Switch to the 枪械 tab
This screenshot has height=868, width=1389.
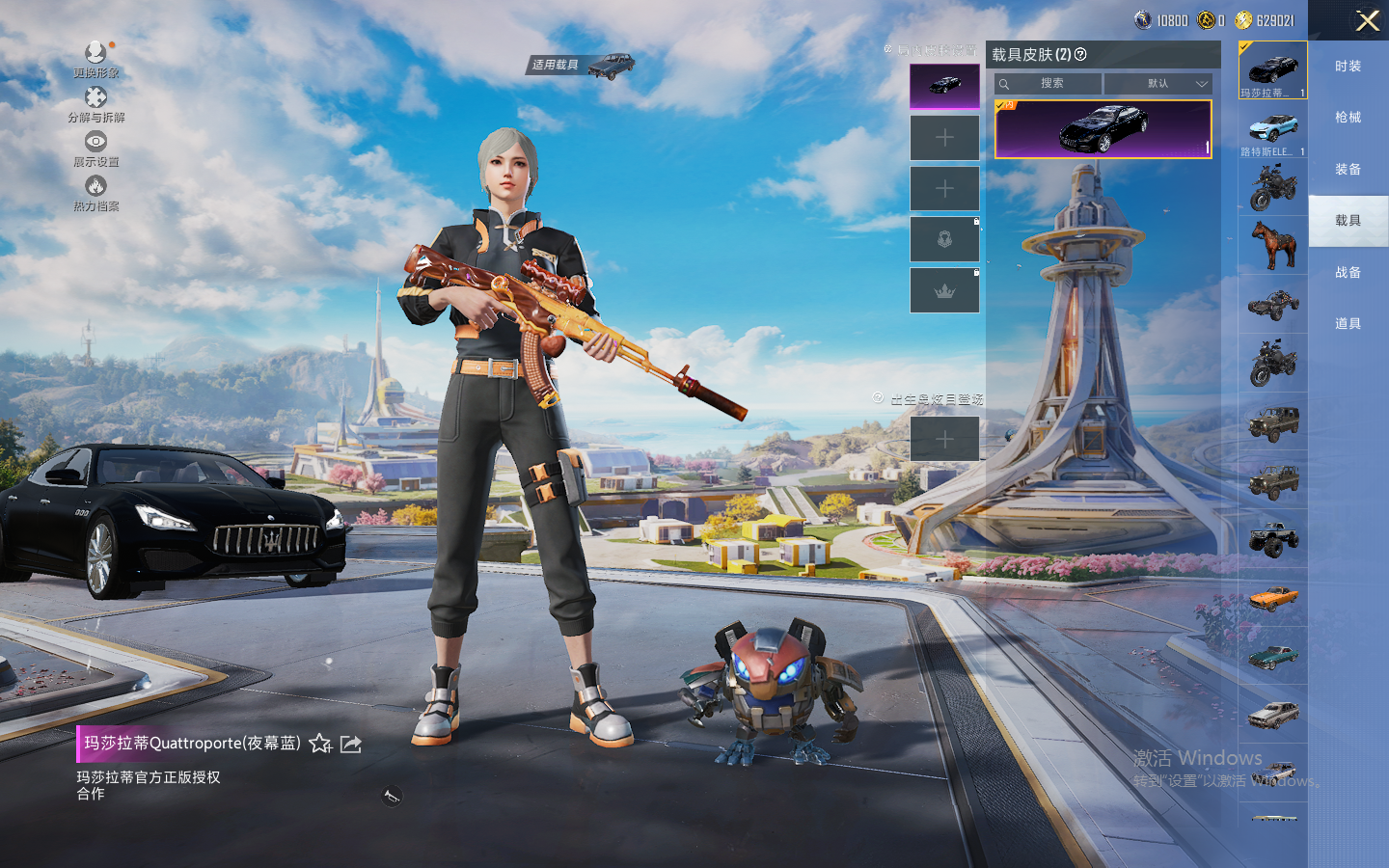tap(1348, 118)
